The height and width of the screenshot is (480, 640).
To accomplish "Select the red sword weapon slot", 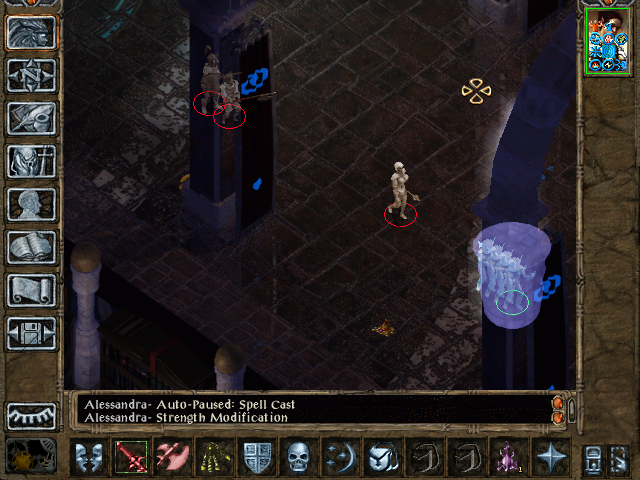I will pyautogui.click(x=130, y=457).
